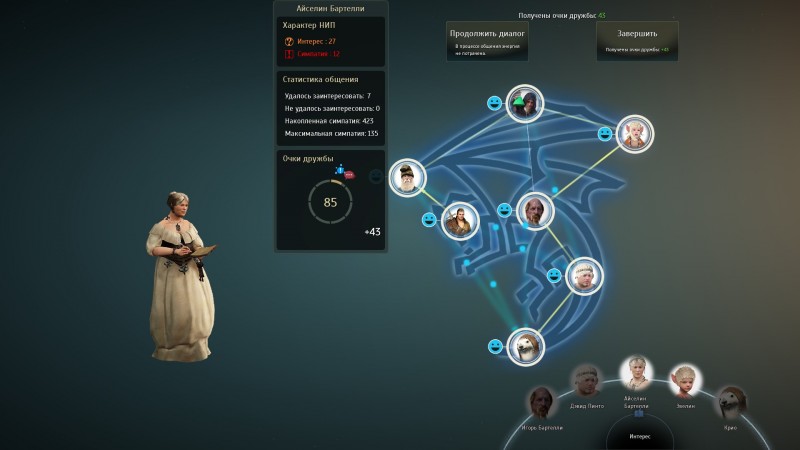Screen dimensions: 800x450
Task: Choose the blonde woman node in the constellation
Action: (x=584, y=276)
